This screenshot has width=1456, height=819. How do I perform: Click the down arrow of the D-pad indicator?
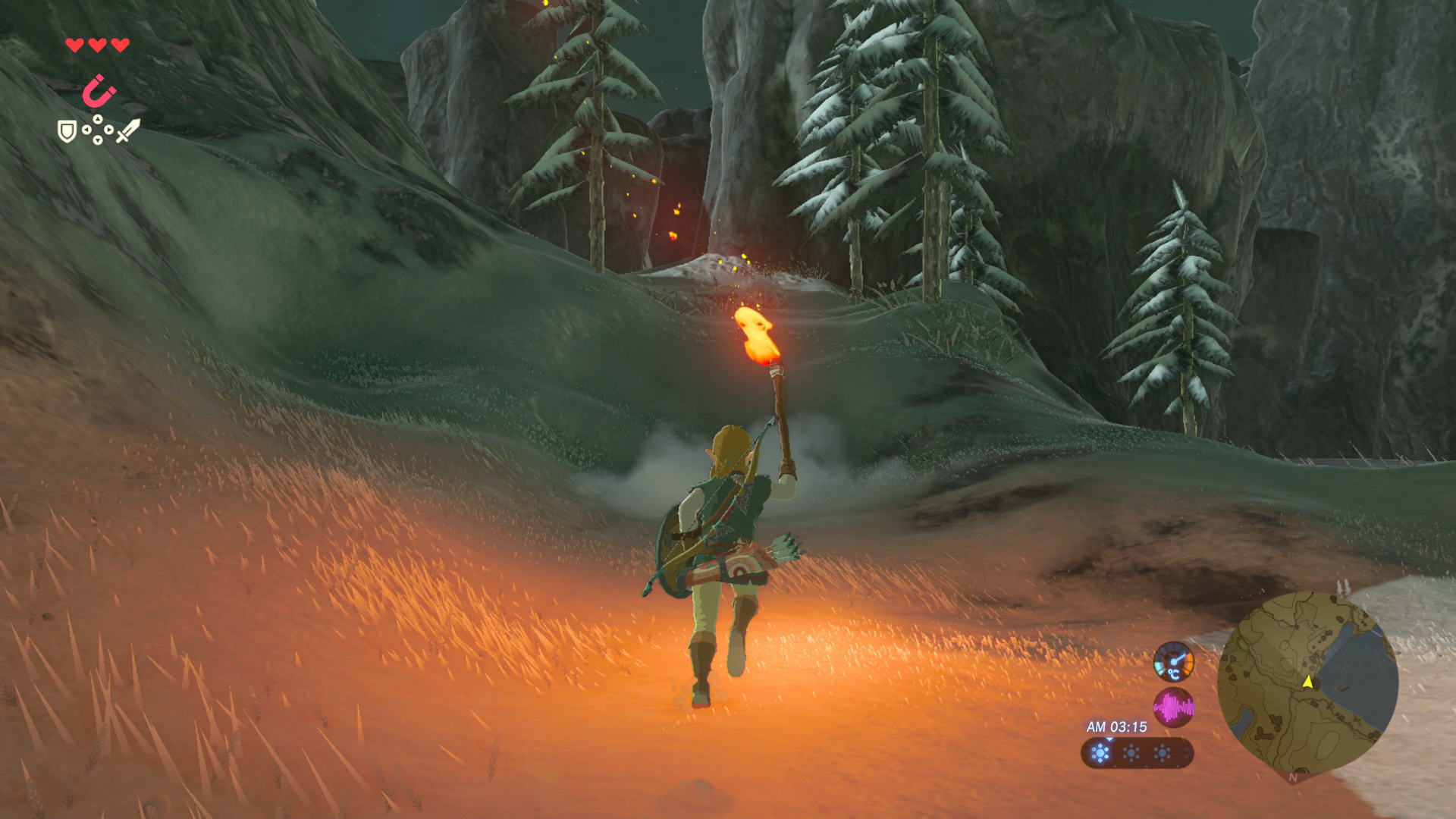click(x=98, y=141)
